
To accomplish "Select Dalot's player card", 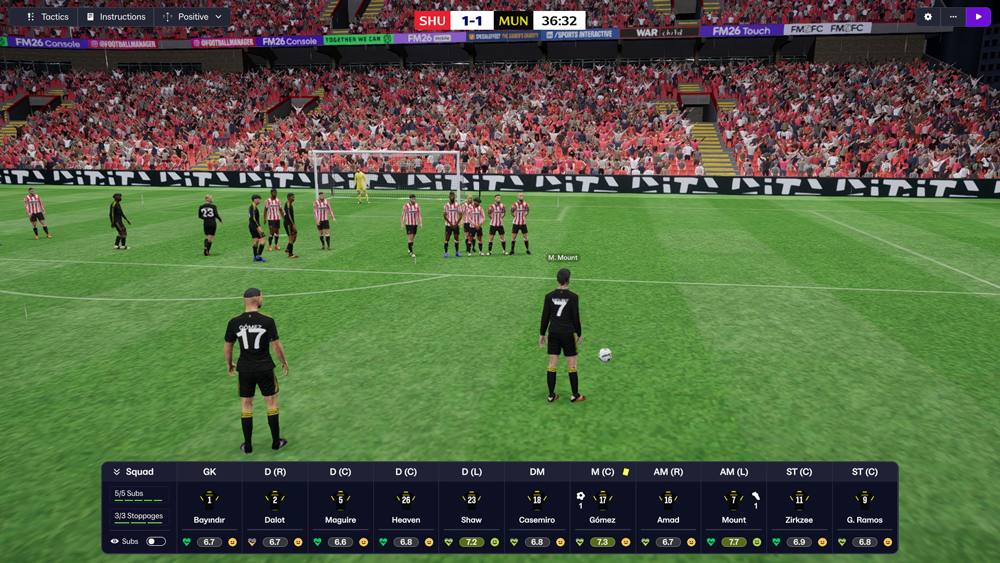I will pos(275,508).
